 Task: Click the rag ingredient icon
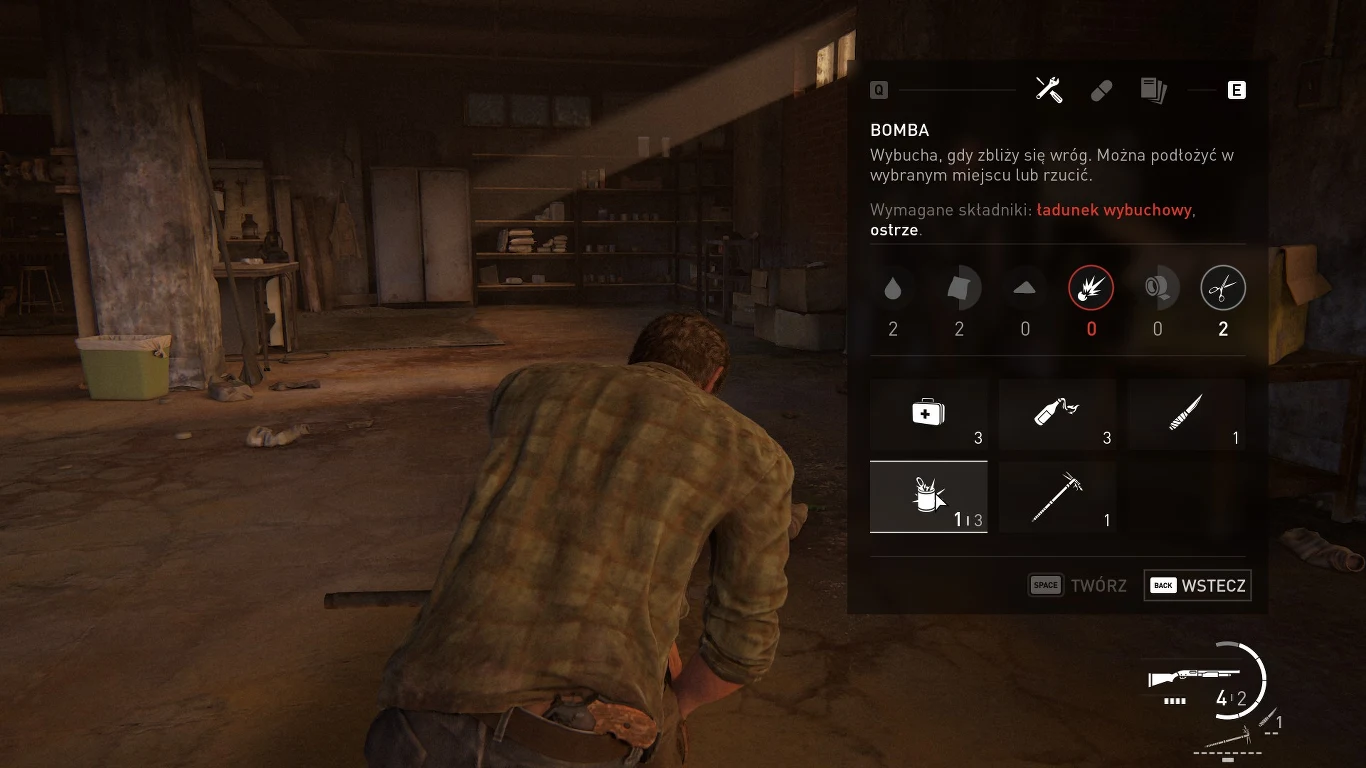click(x=959, y=287)
